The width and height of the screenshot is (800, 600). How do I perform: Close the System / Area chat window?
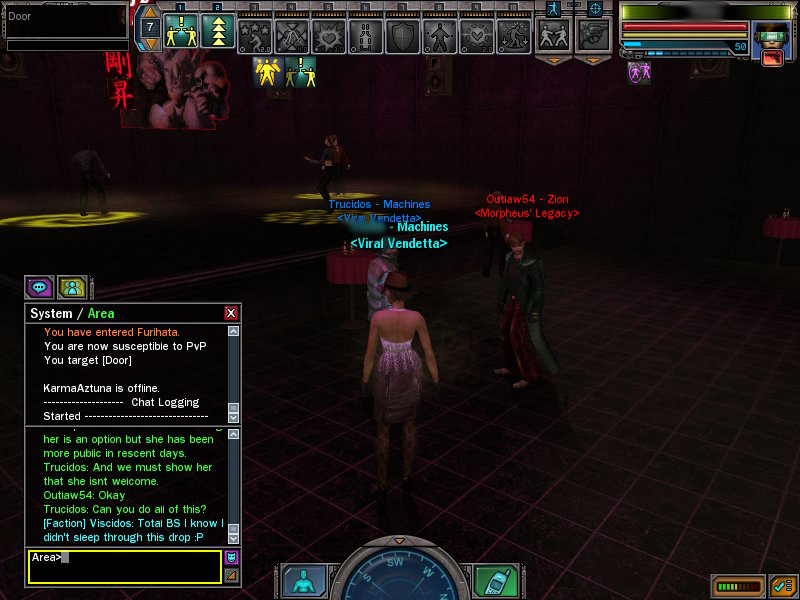tap(231, 313)
